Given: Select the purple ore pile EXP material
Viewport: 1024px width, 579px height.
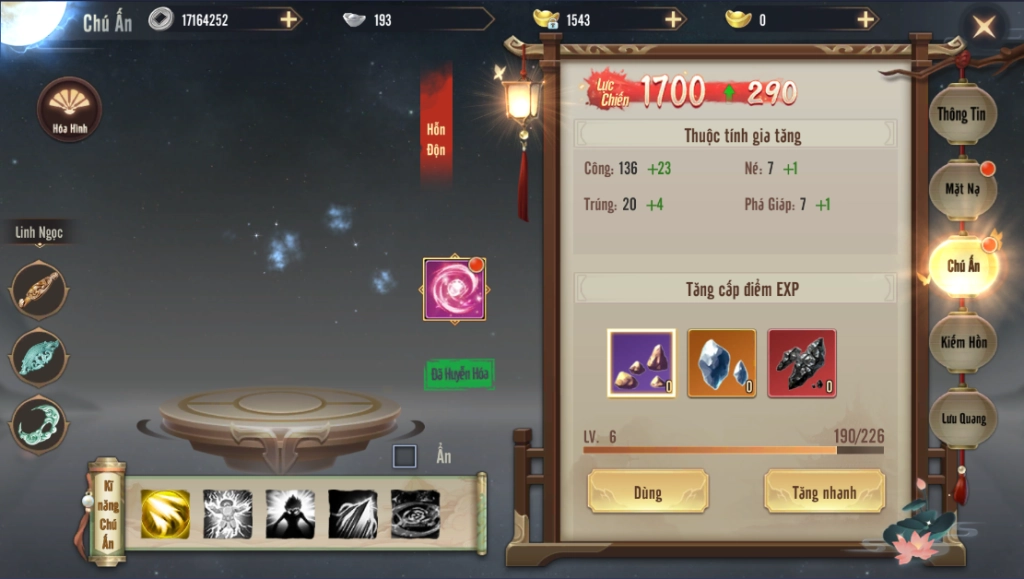Looking at the screenshot, I should click(x=641, y=363).
